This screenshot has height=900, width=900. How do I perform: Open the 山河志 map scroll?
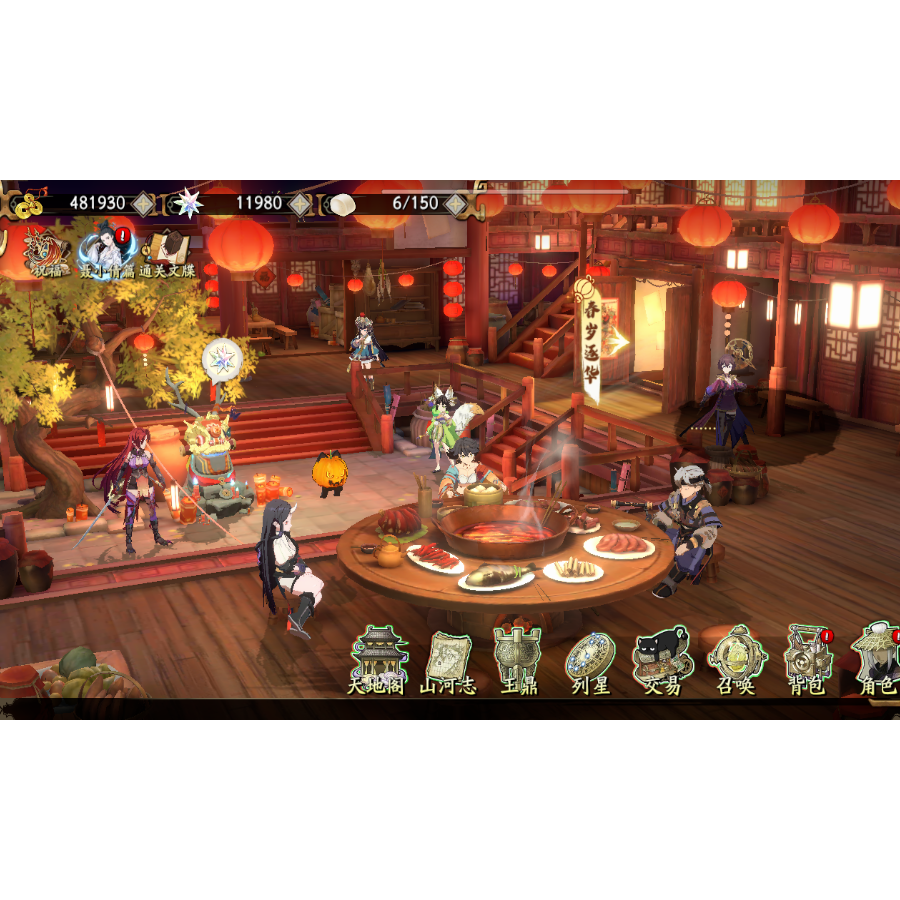point(447,660)
